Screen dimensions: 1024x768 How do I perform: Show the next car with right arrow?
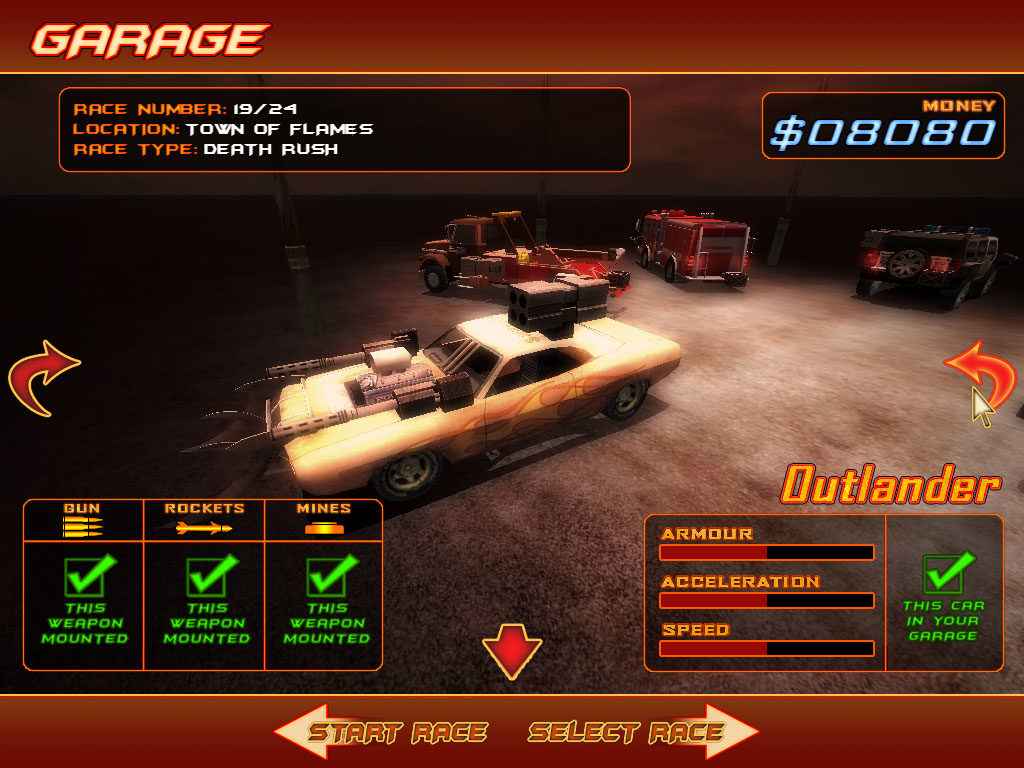pos(980,377)
